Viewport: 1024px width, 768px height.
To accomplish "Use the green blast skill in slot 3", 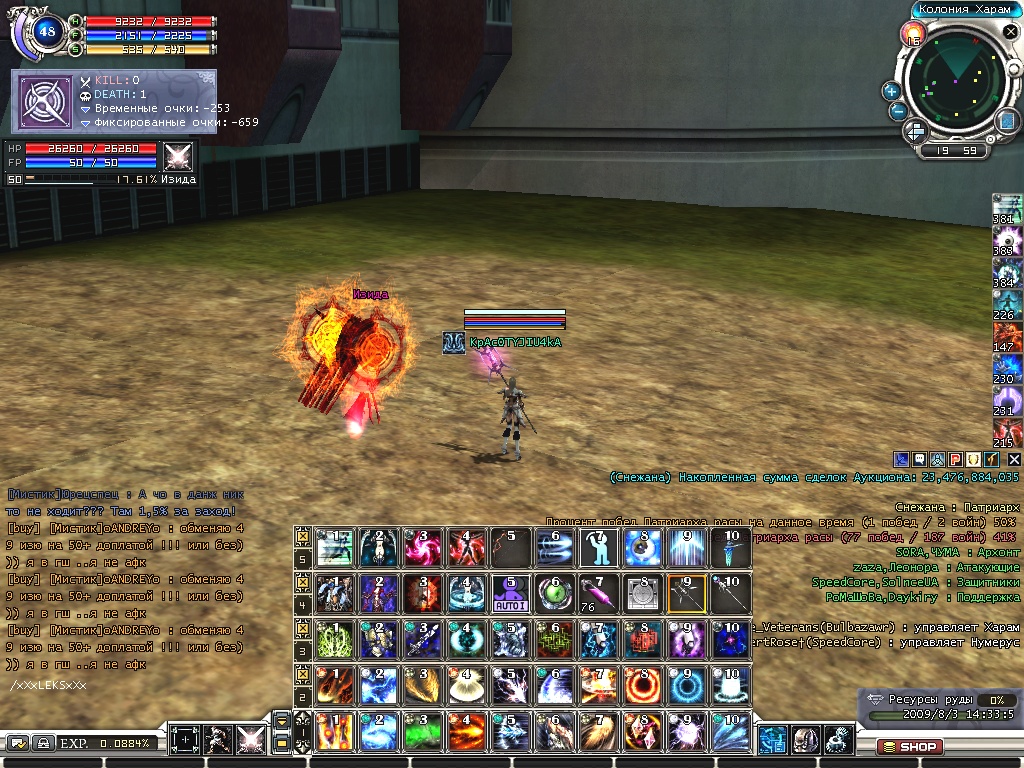I will [423, 731].
